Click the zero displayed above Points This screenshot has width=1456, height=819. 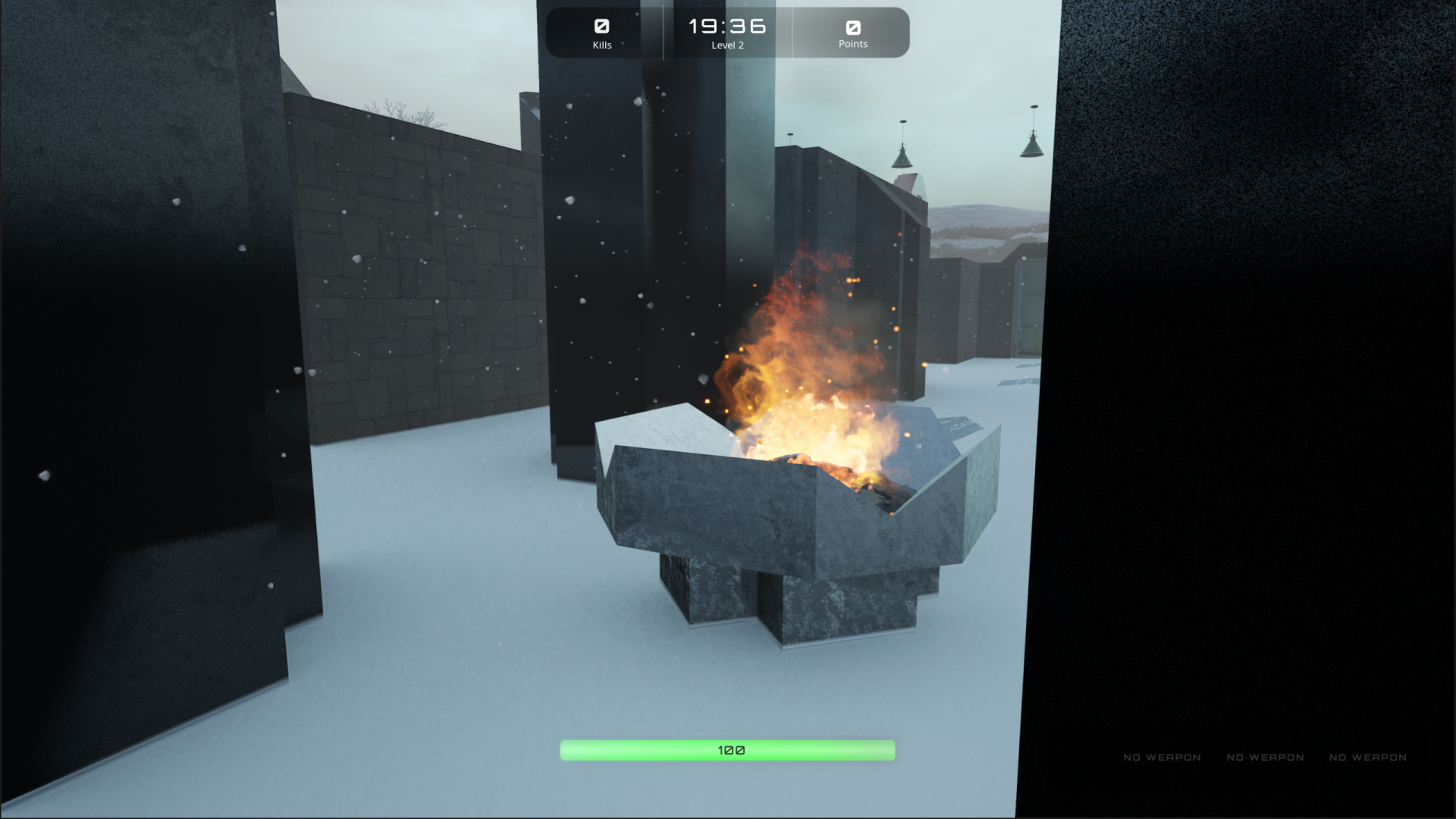(x=852, y=27)
